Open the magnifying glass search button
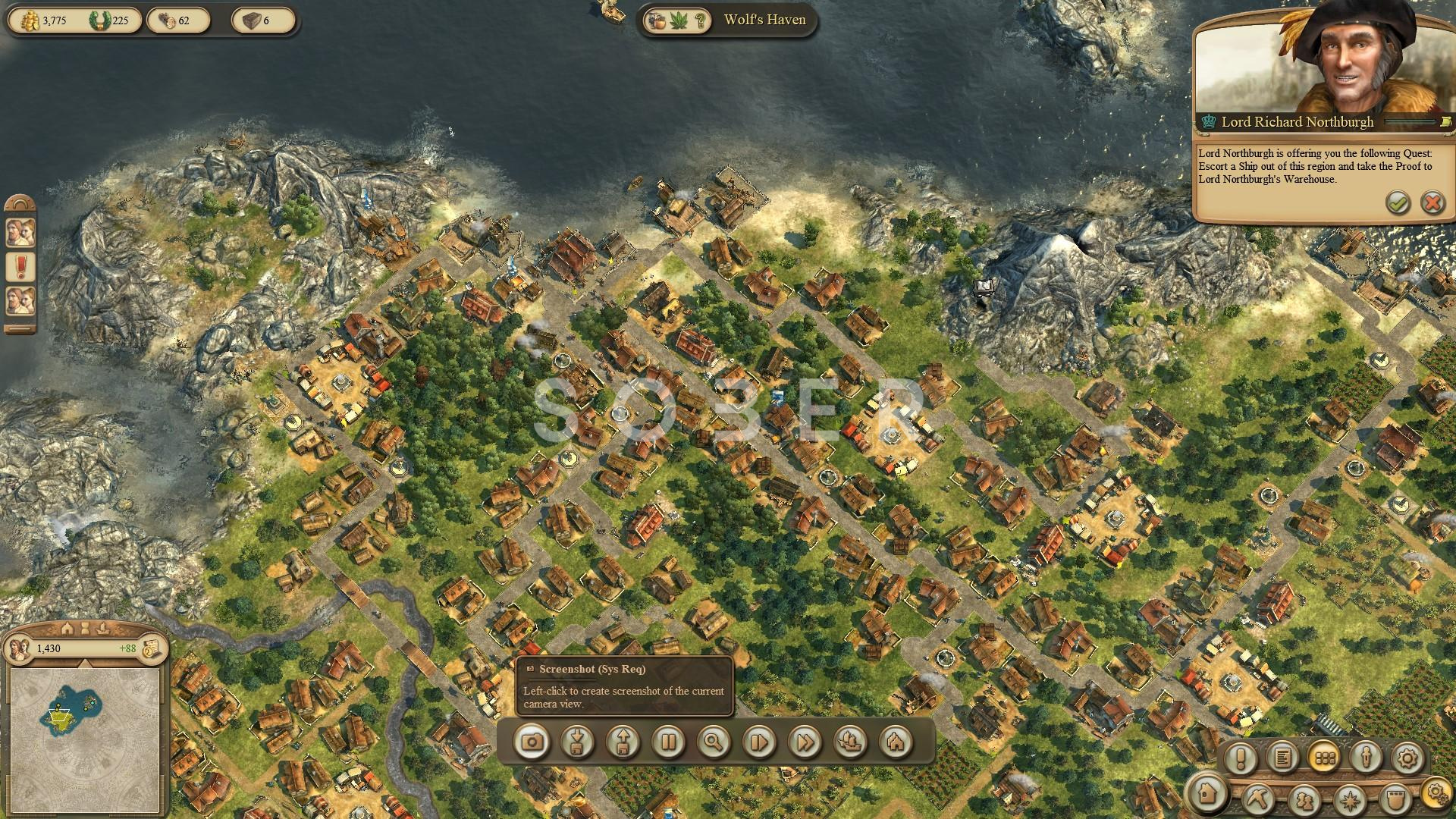Image resolution: width=1456 pixels, height=819 pixels. [x=714, y=741]
